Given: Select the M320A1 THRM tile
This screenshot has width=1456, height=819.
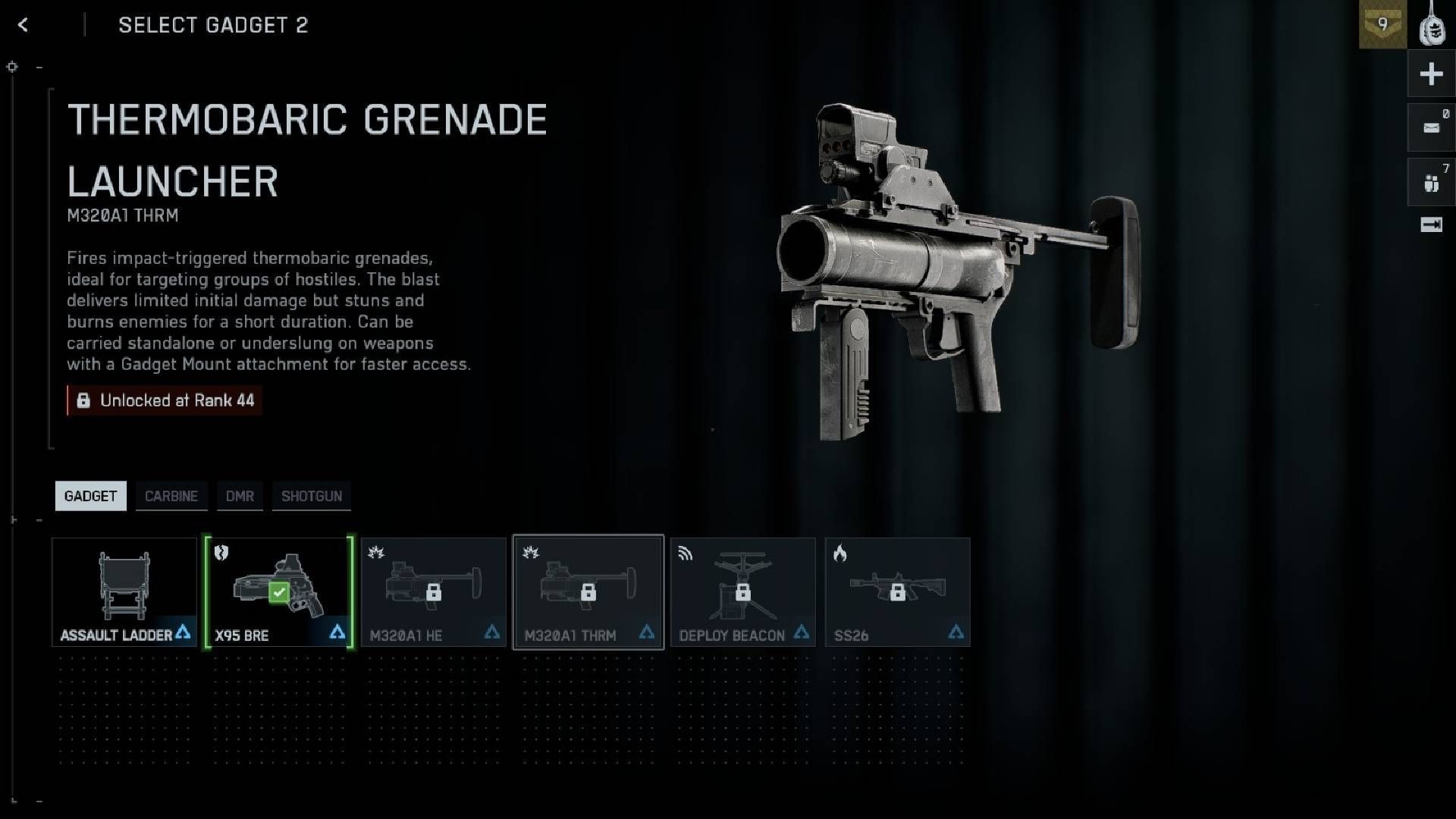Looking at the screenshot, I should (x=588, y=592).
